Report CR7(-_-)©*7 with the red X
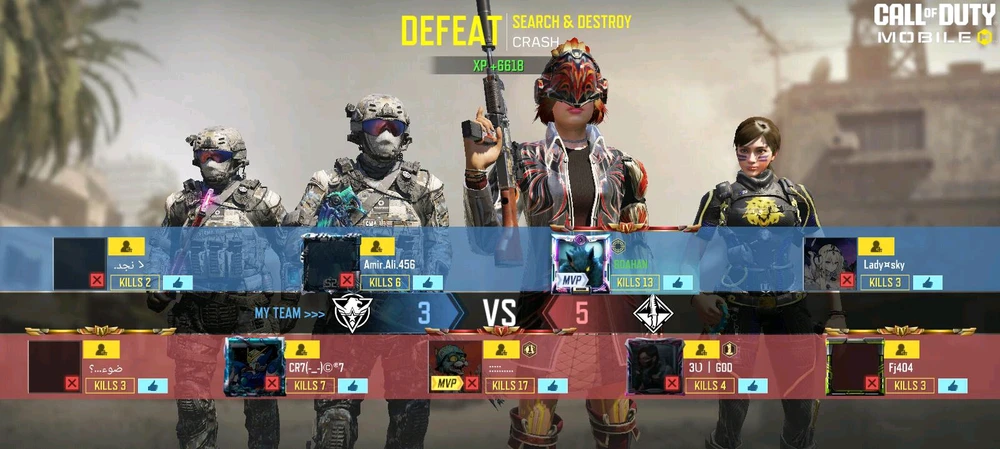The height and width of the screenshot is (449, 1000). coord(272,383)
